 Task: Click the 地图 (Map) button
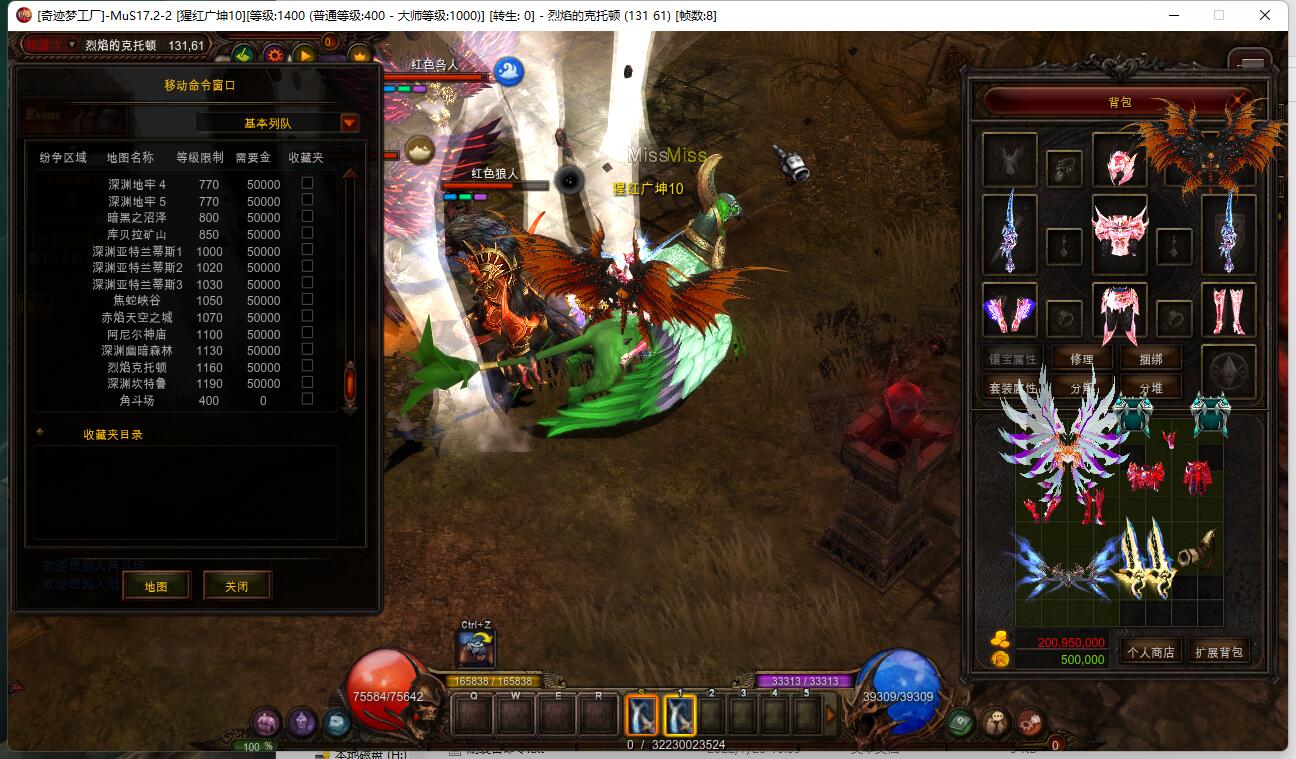tap(156, 586)
